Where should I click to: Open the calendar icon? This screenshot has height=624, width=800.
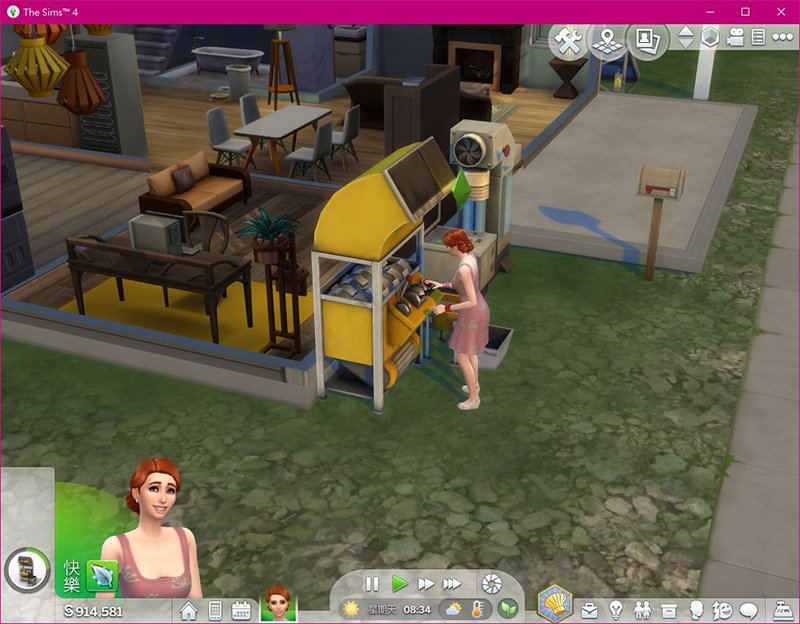click(240, 609)
